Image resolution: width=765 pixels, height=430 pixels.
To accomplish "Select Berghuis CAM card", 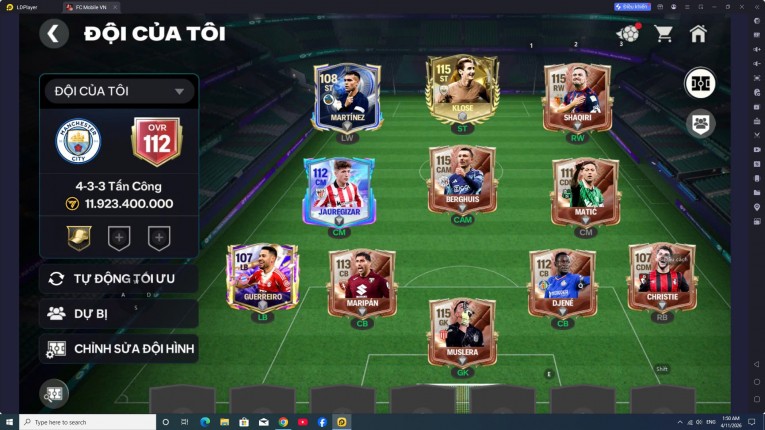I will [x=462, y=182].
